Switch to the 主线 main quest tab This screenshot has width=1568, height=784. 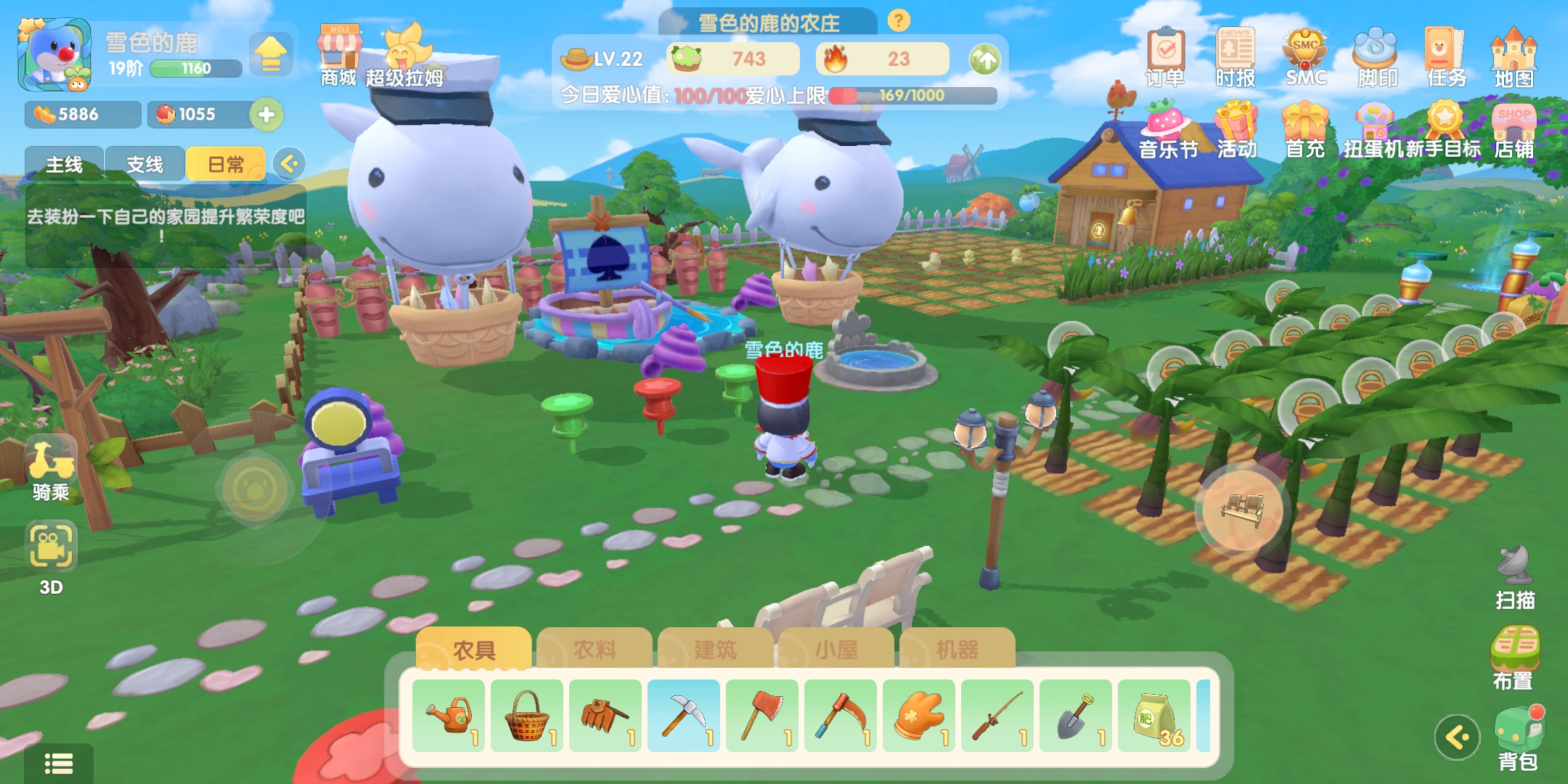click(x=65, y=165)
